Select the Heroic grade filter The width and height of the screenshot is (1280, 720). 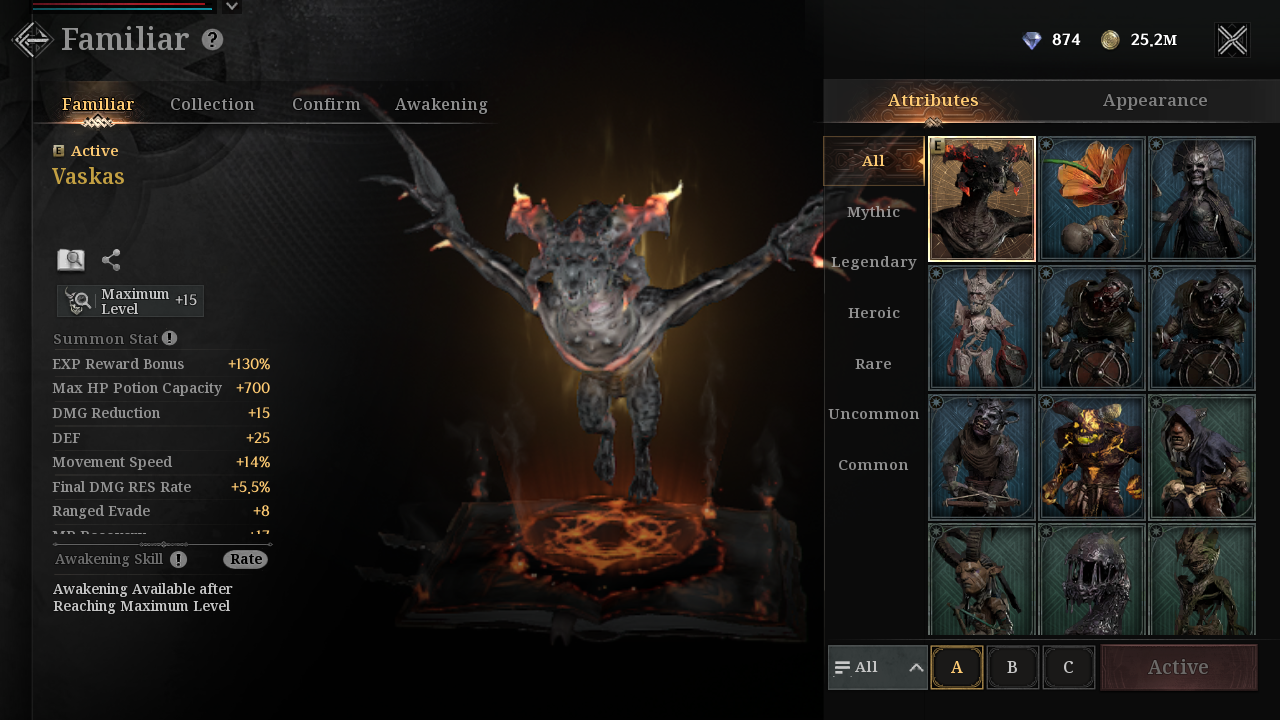click(x=873, y=313)
